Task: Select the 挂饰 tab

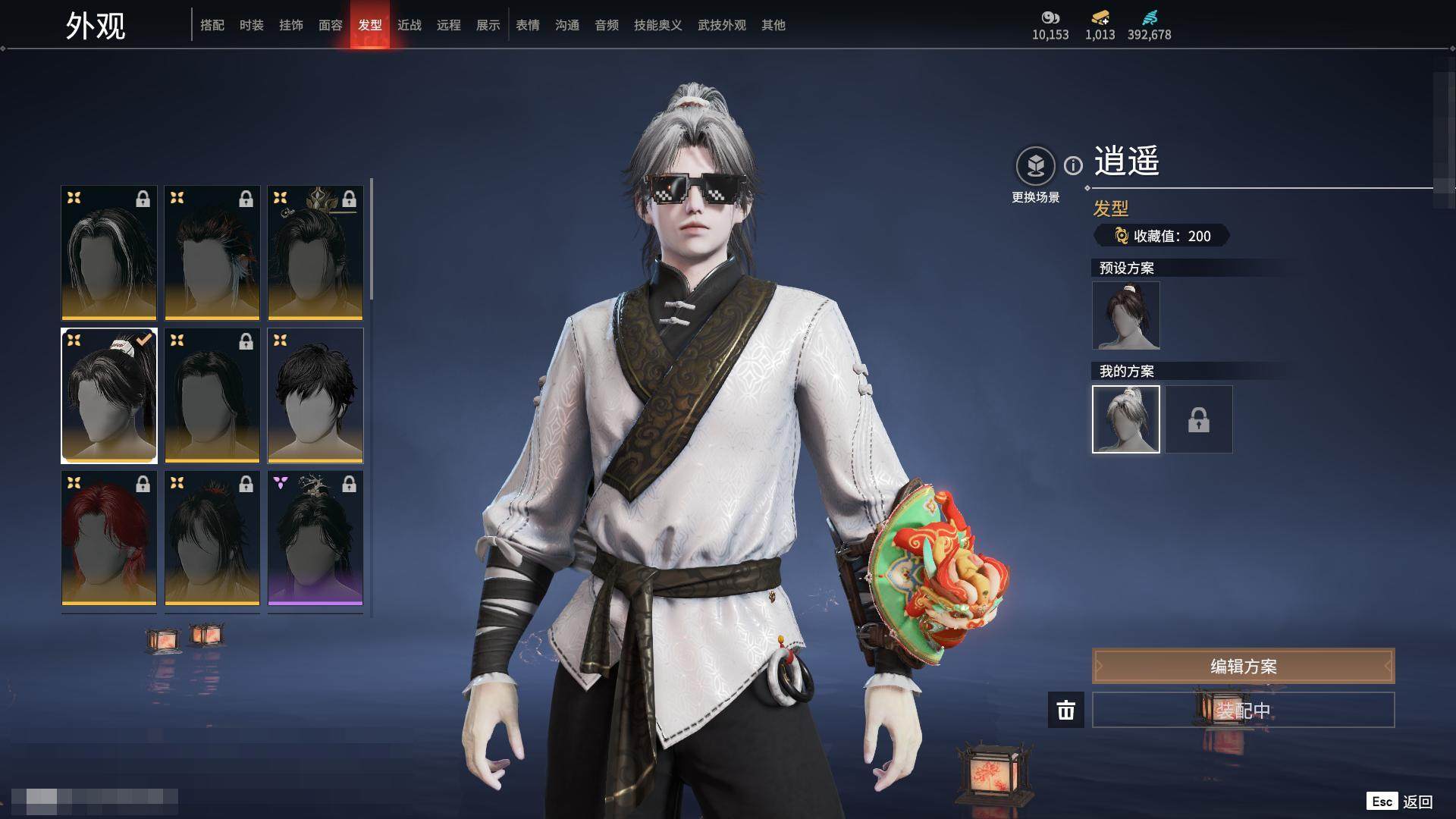Action: [290, 25]
